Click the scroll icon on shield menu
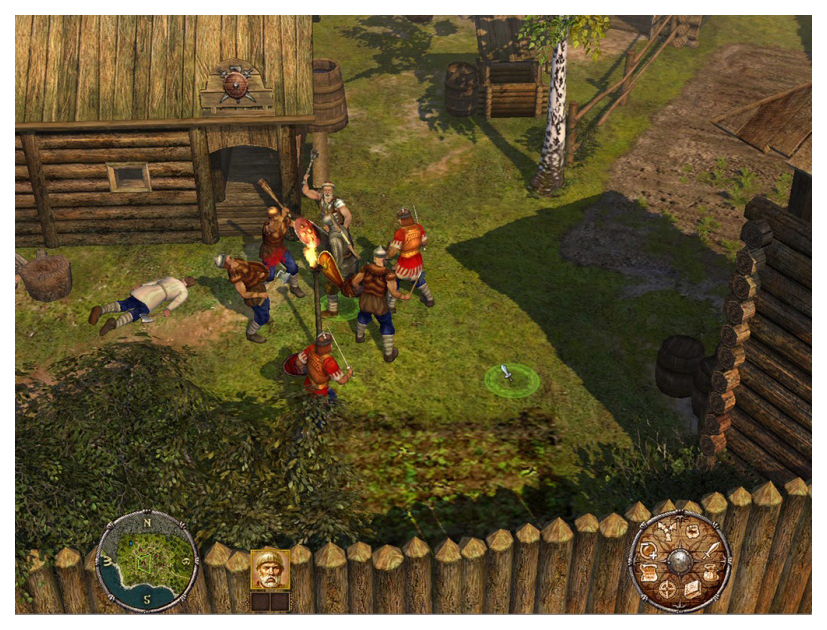 pyautogui.click(x=648, y=574)
